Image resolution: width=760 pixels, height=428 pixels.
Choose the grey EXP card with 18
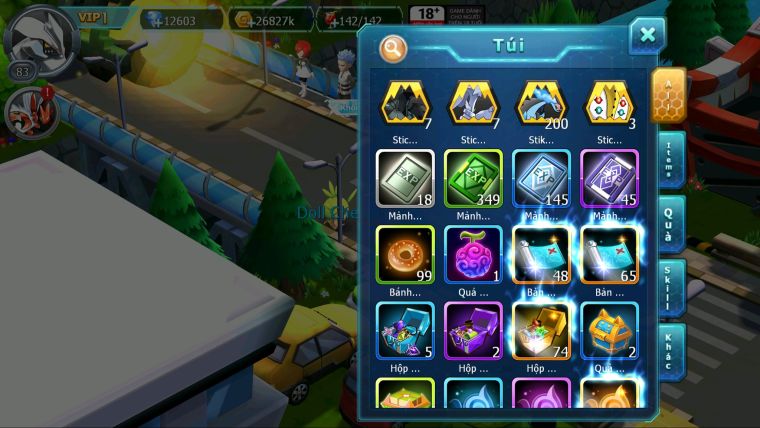(405, 178)
